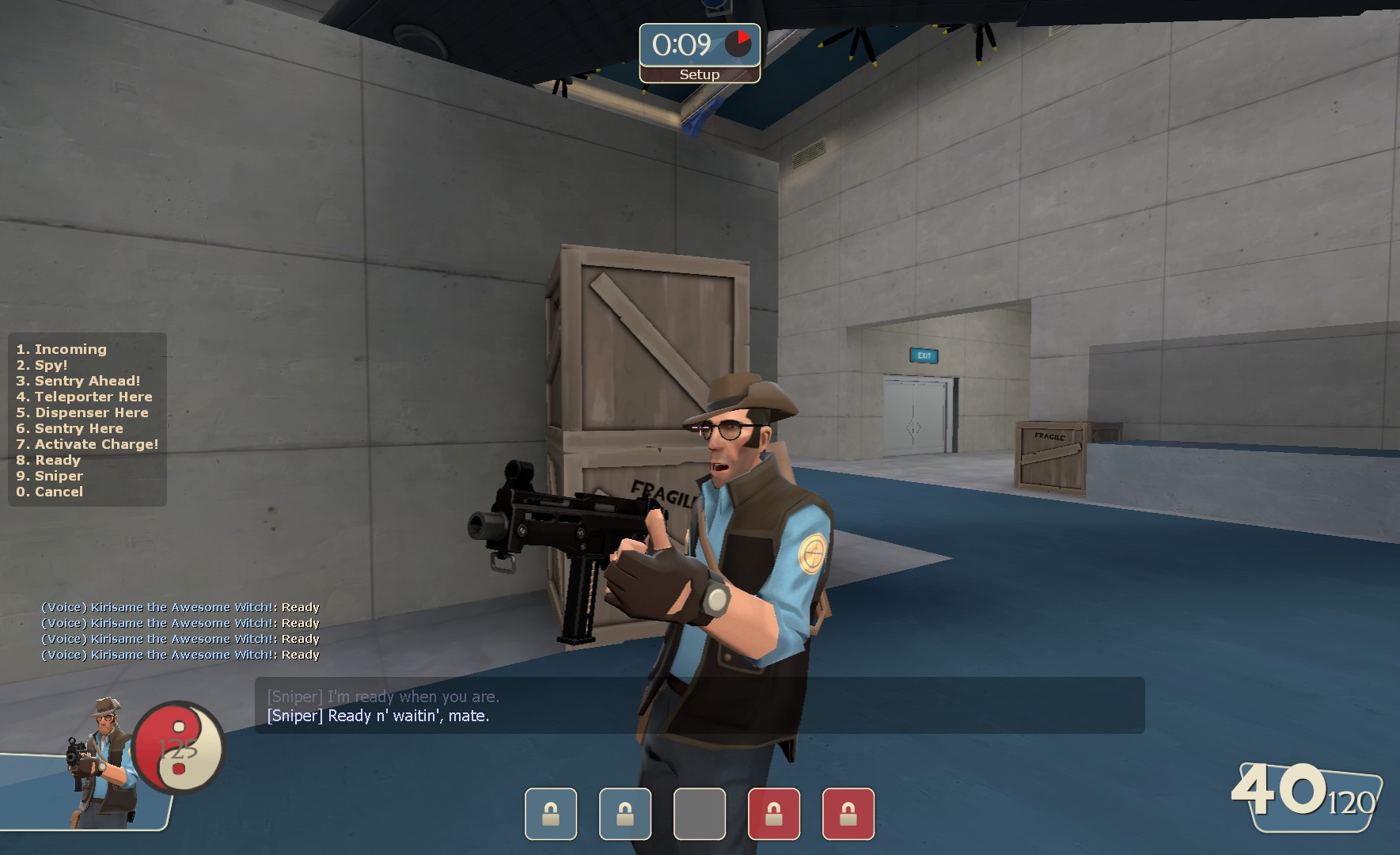Click "7. Activate Charge!" option

[87, 444]
